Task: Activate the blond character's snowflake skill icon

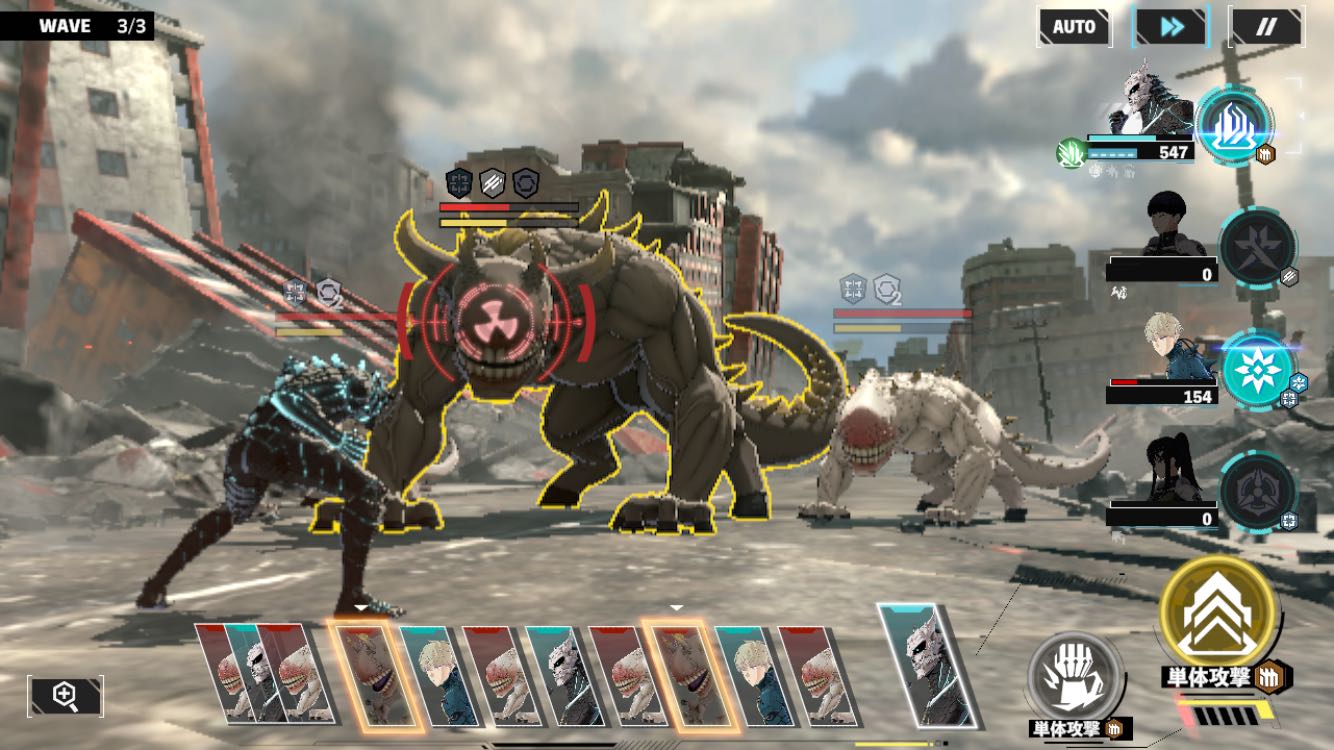Action: 1256,369
